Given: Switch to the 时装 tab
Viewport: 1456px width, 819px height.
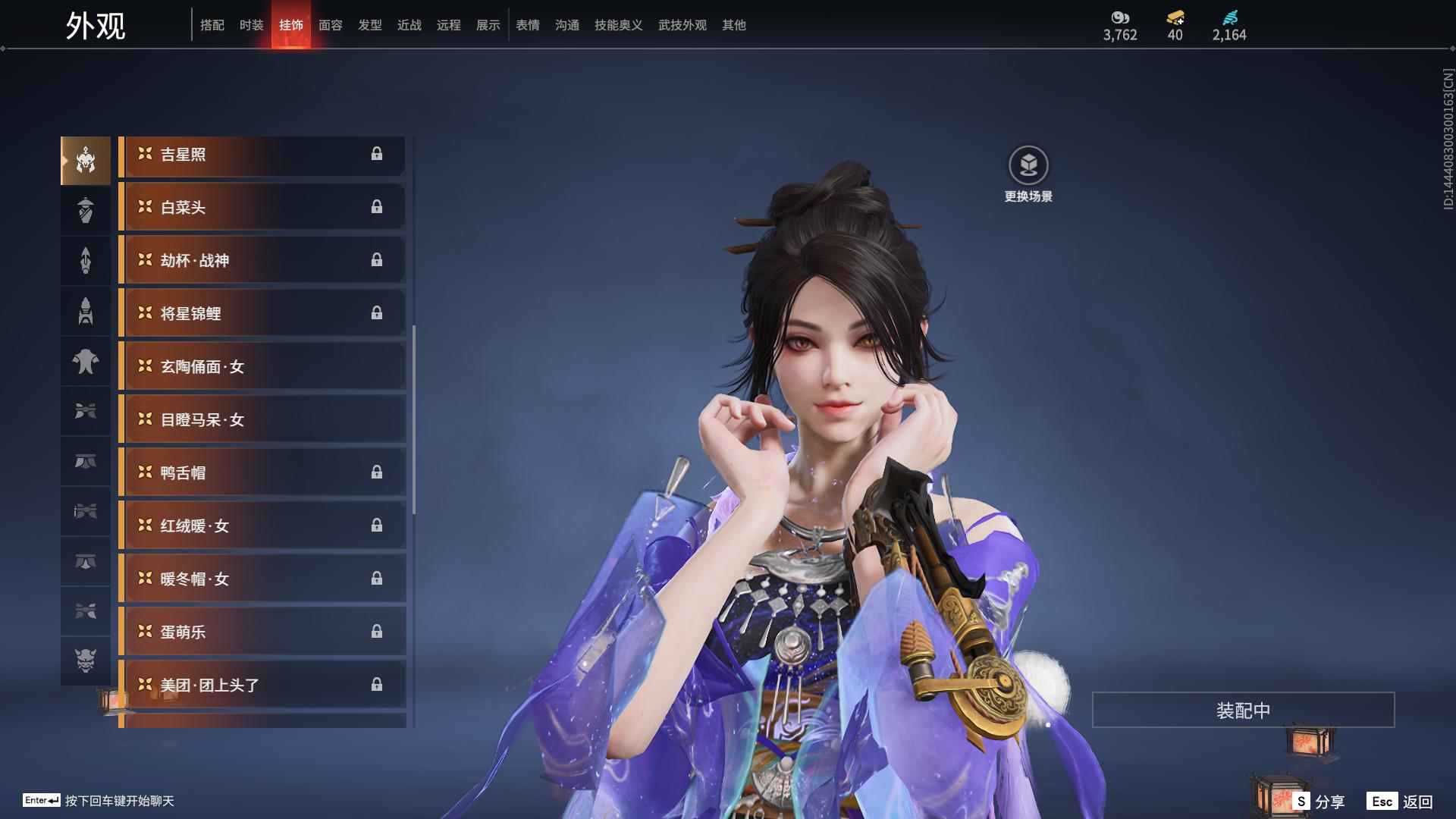Looking at the screenshot, I should point(252,25).
